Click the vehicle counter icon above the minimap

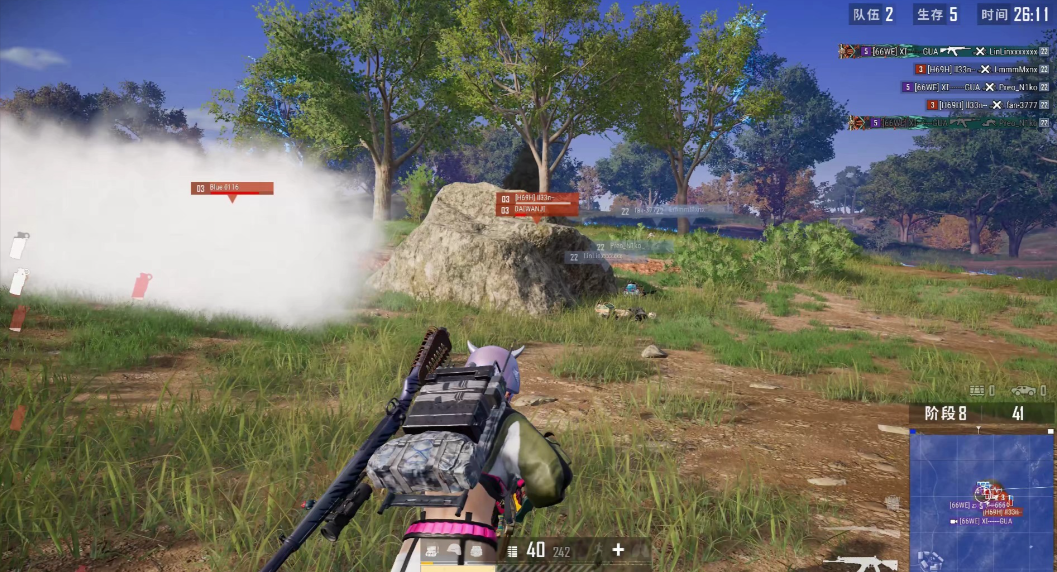pyautogui.click(x=1023, y=390)
